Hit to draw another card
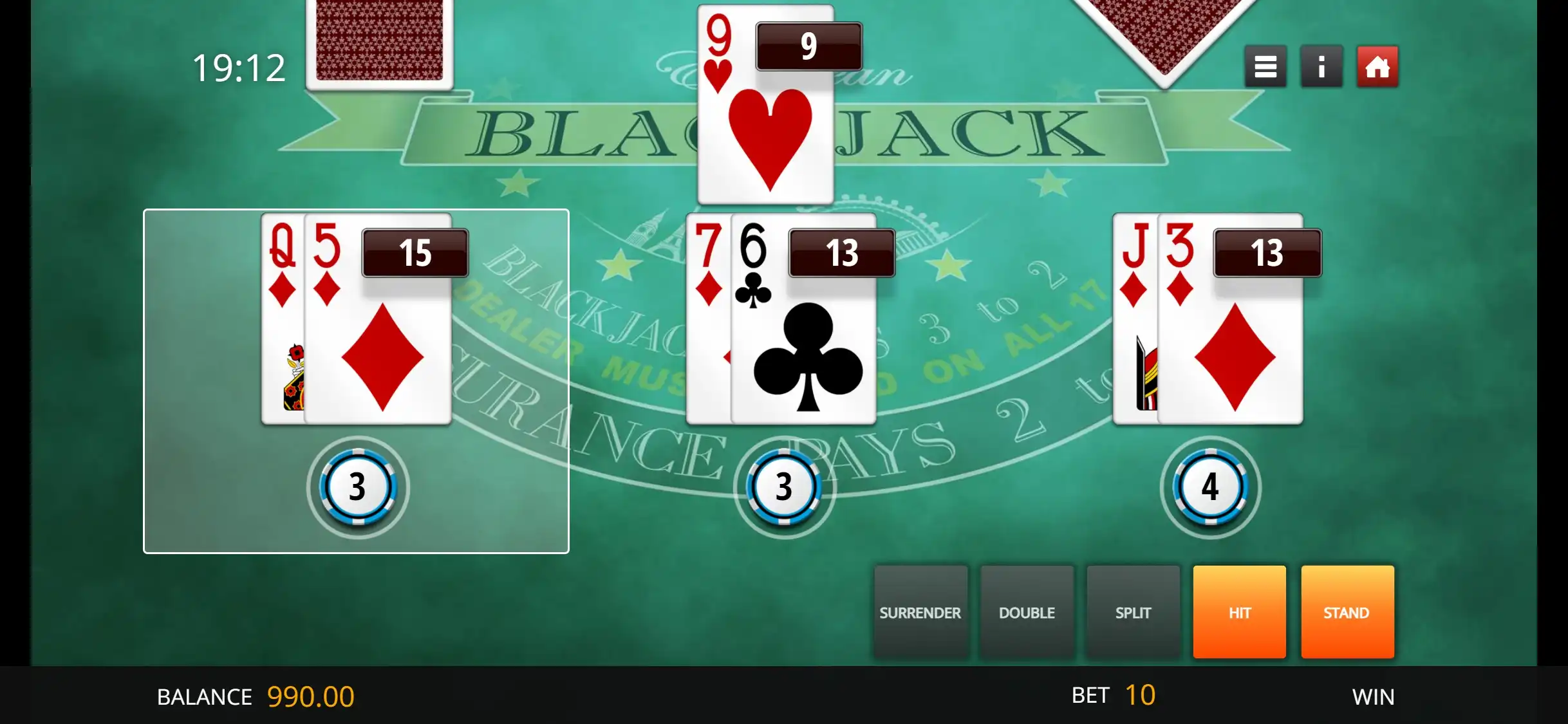1568x724 pixels. click(x=1239, y=612)
